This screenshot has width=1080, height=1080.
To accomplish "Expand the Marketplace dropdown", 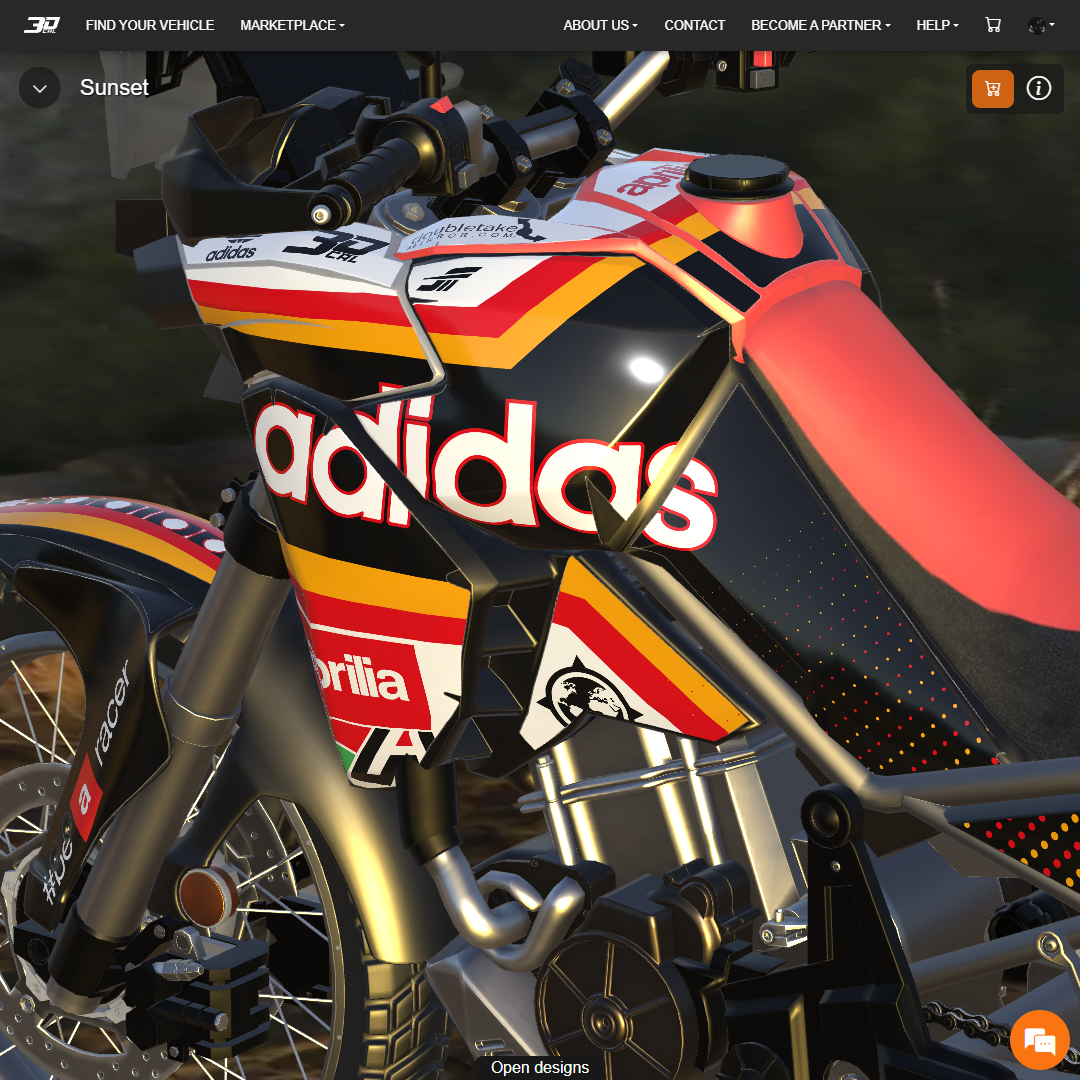I will [x=292, y=25].
